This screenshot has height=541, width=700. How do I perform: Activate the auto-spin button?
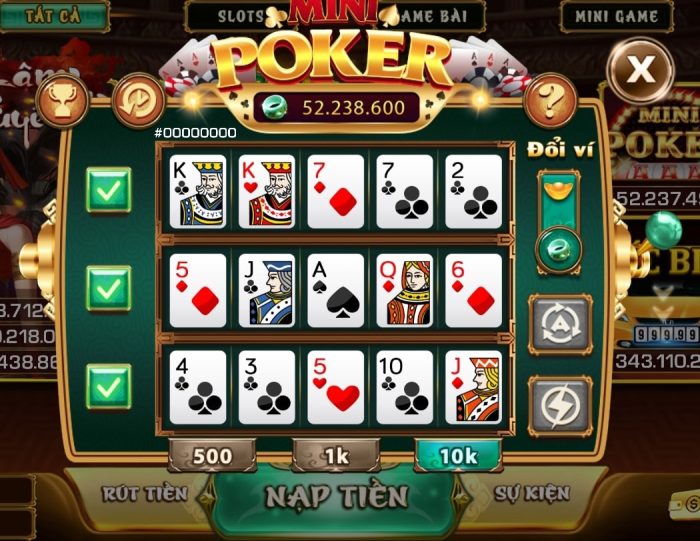(559, 323)
